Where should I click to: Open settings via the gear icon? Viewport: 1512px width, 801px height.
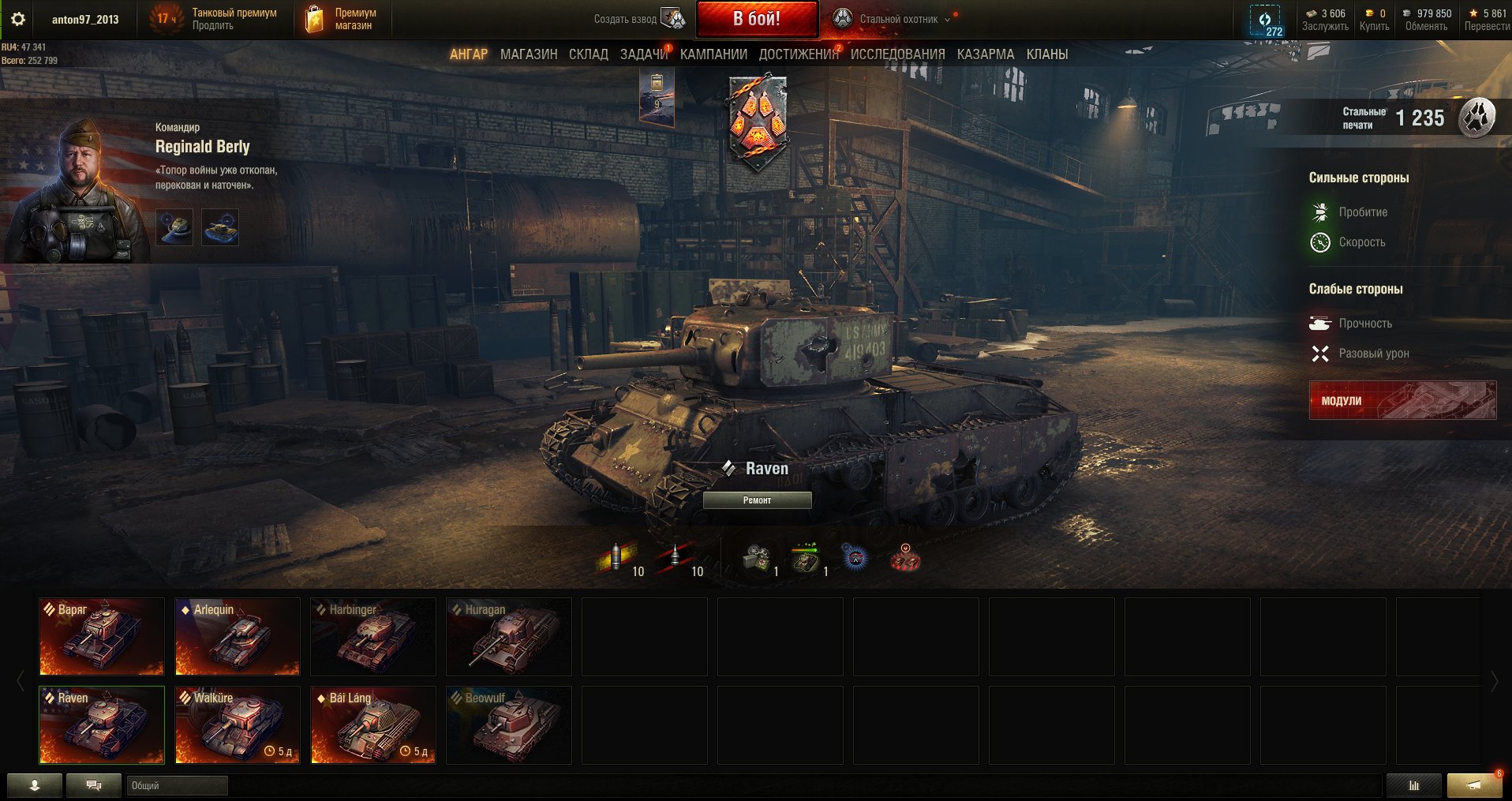click(x=18, y=19)
